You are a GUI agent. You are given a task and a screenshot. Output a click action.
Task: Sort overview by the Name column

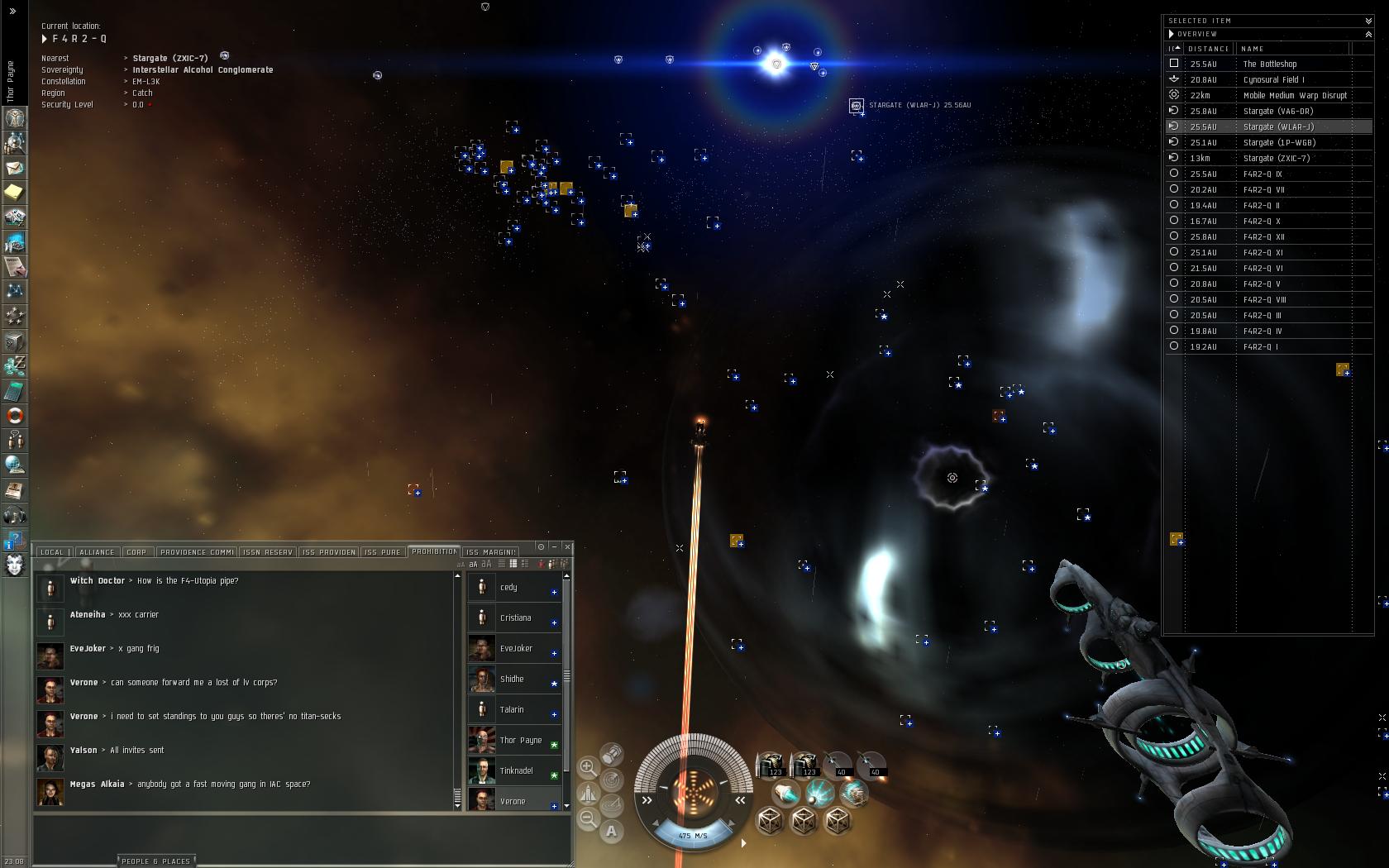(x=1253, y=49)
